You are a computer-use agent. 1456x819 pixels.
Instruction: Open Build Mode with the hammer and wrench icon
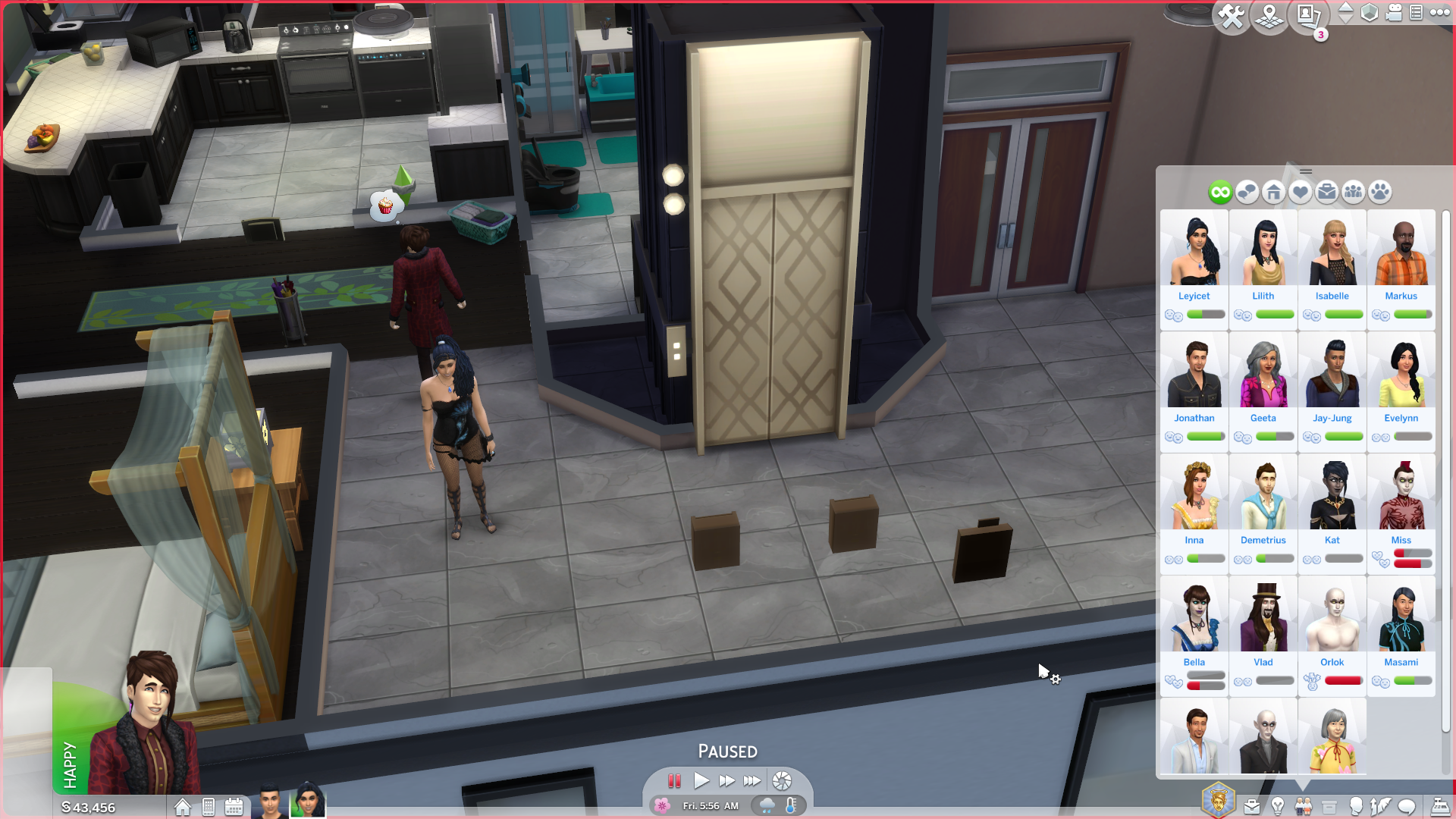coord(1232,13)
